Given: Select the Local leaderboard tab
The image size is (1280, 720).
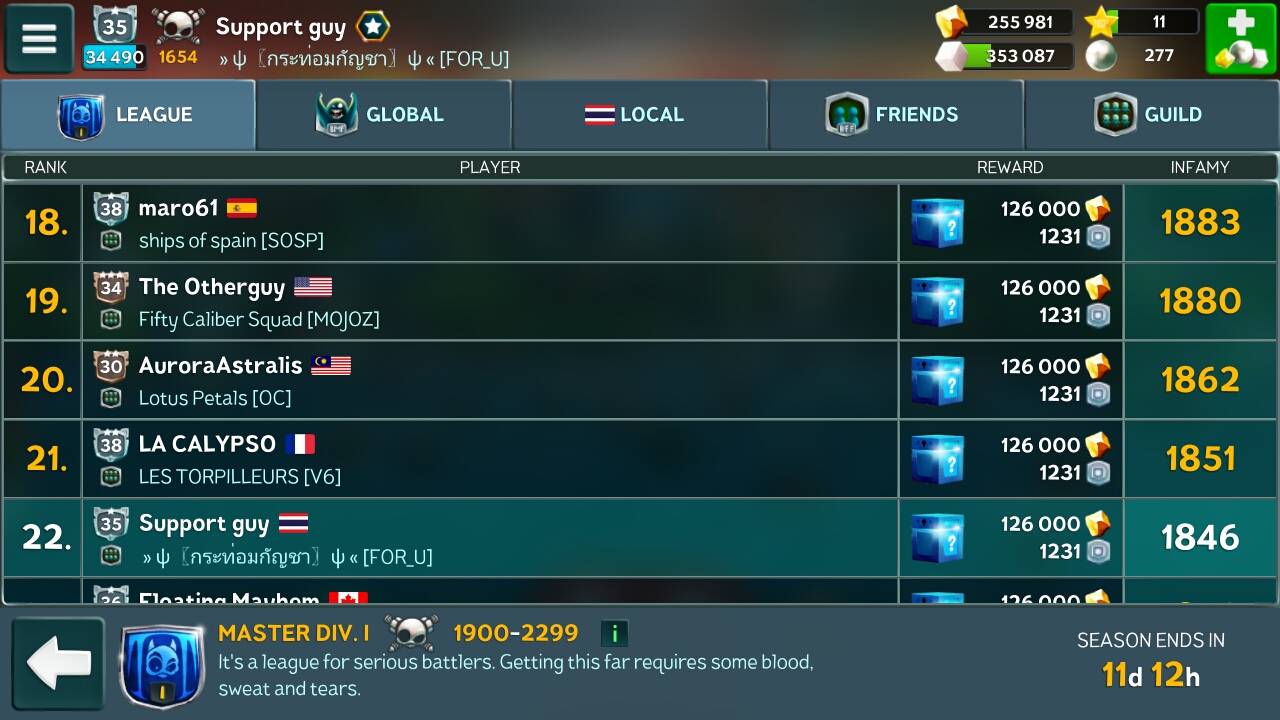Looking at the screenshot, I should coord(639,115).
